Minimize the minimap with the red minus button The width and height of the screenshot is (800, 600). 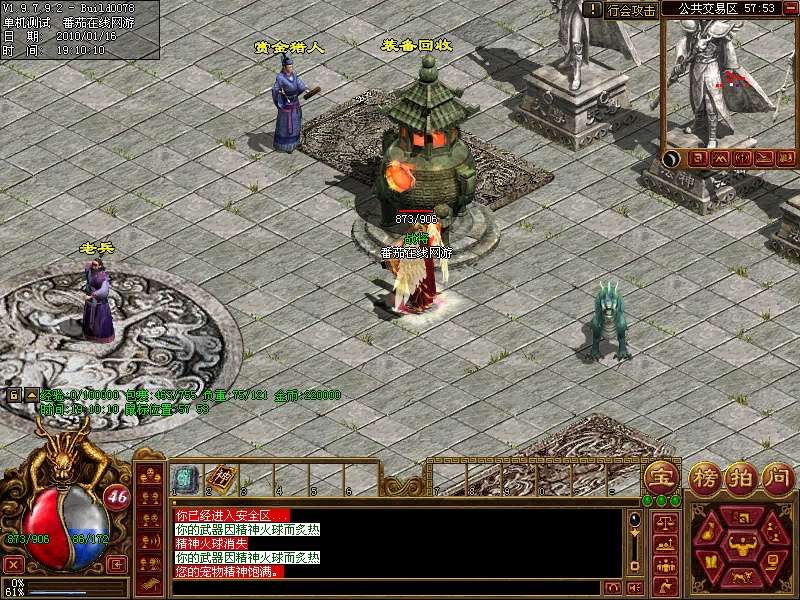click(788, 8)
